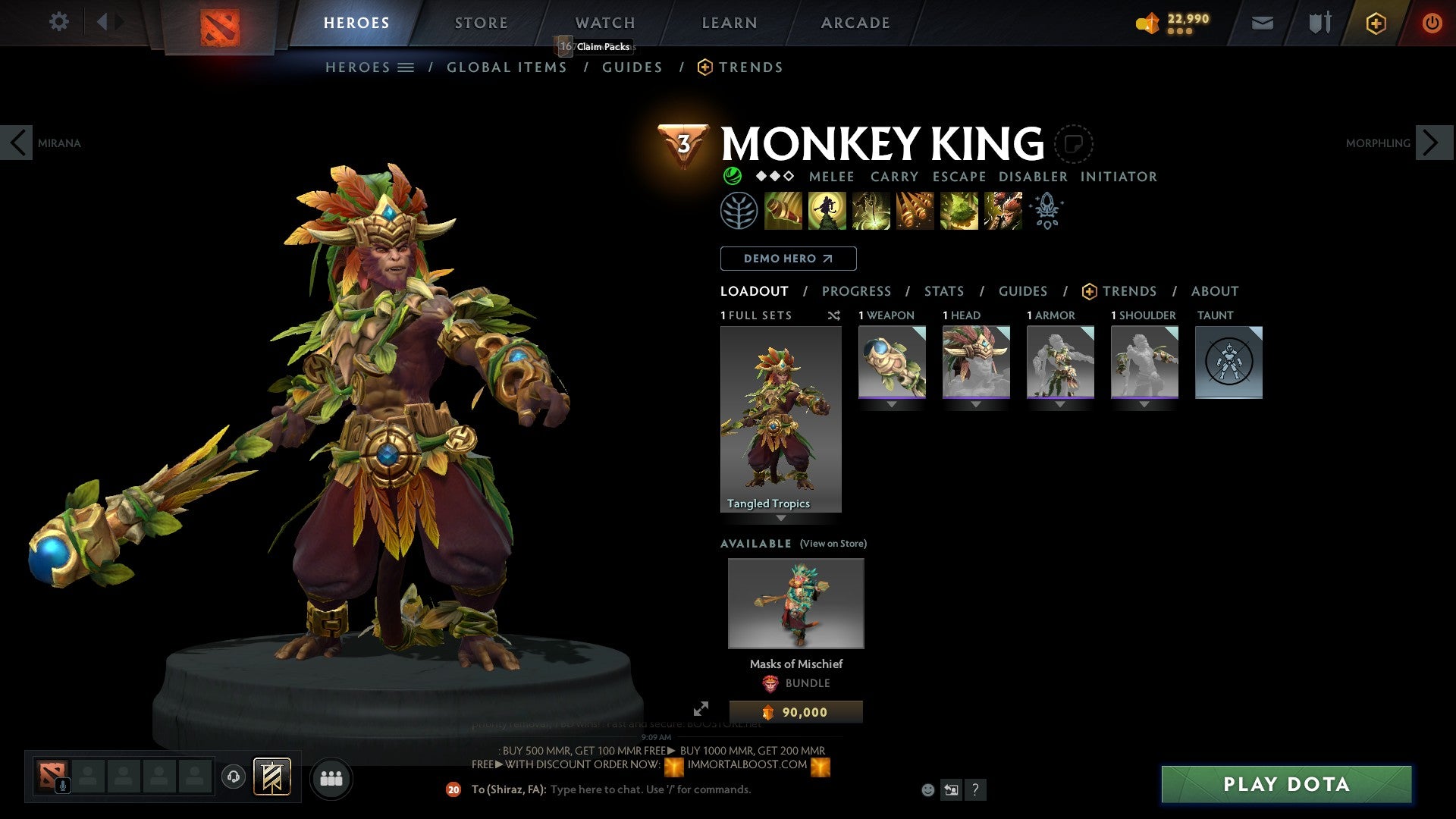This screenshot has height=819, width=1456.
Task: Open the settings gear icon
Action: point(58,22)
